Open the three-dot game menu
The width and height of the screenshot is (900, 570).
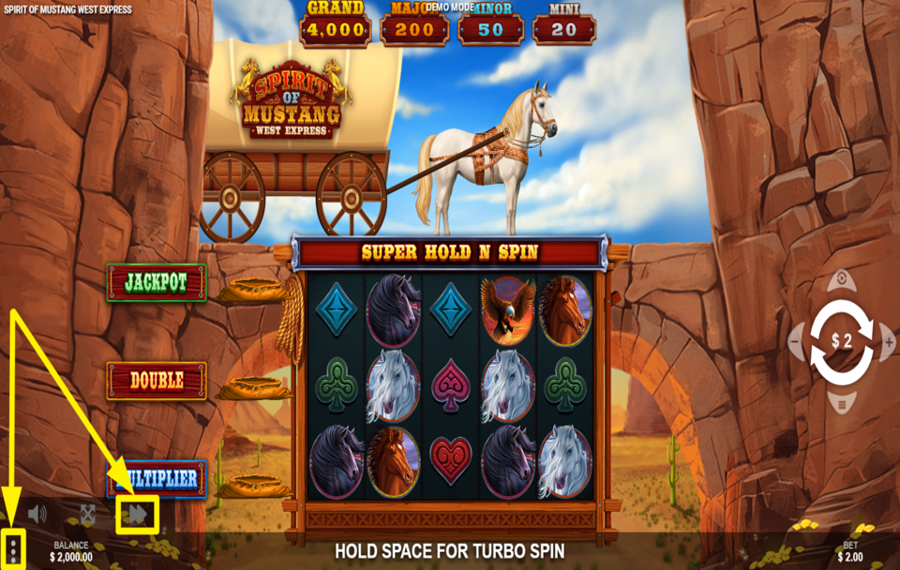click(13, 548)
